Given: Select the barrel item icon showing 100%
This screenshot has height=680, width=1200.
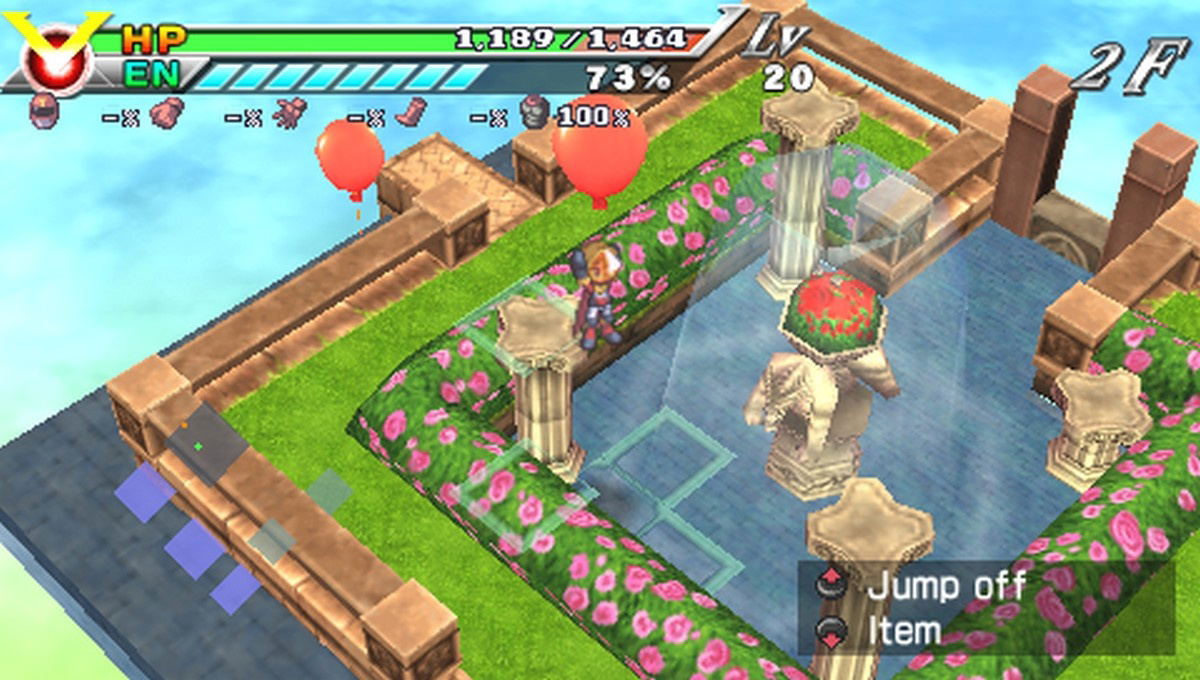Looking at the screenshot, I should [x=535, y=112].
